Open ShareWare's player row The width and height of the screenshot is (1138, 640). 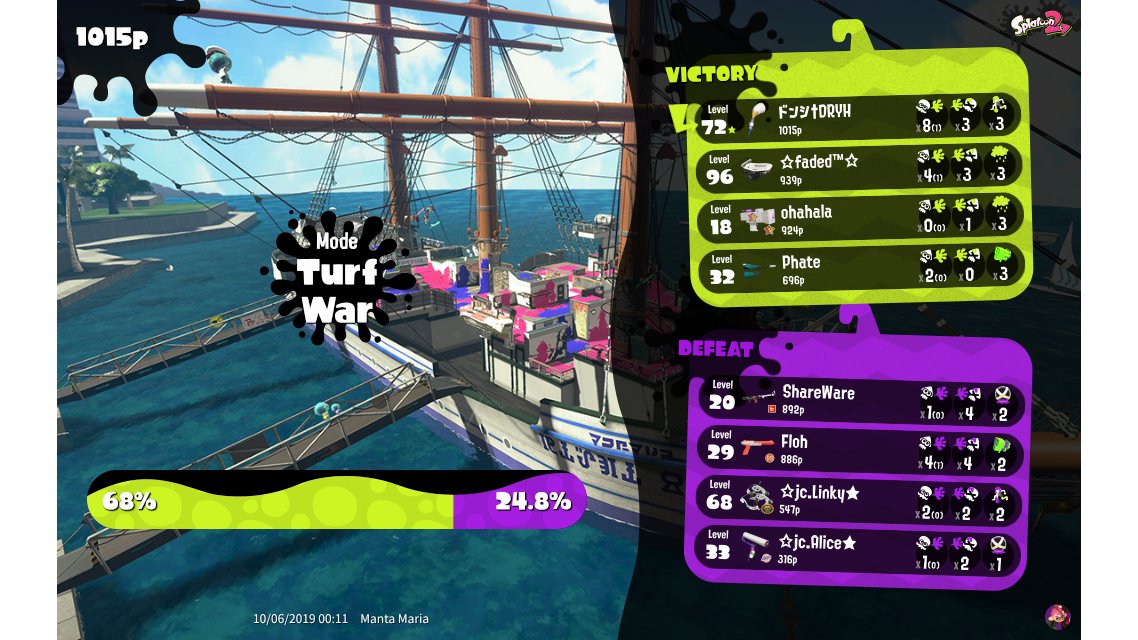point(857,397)
